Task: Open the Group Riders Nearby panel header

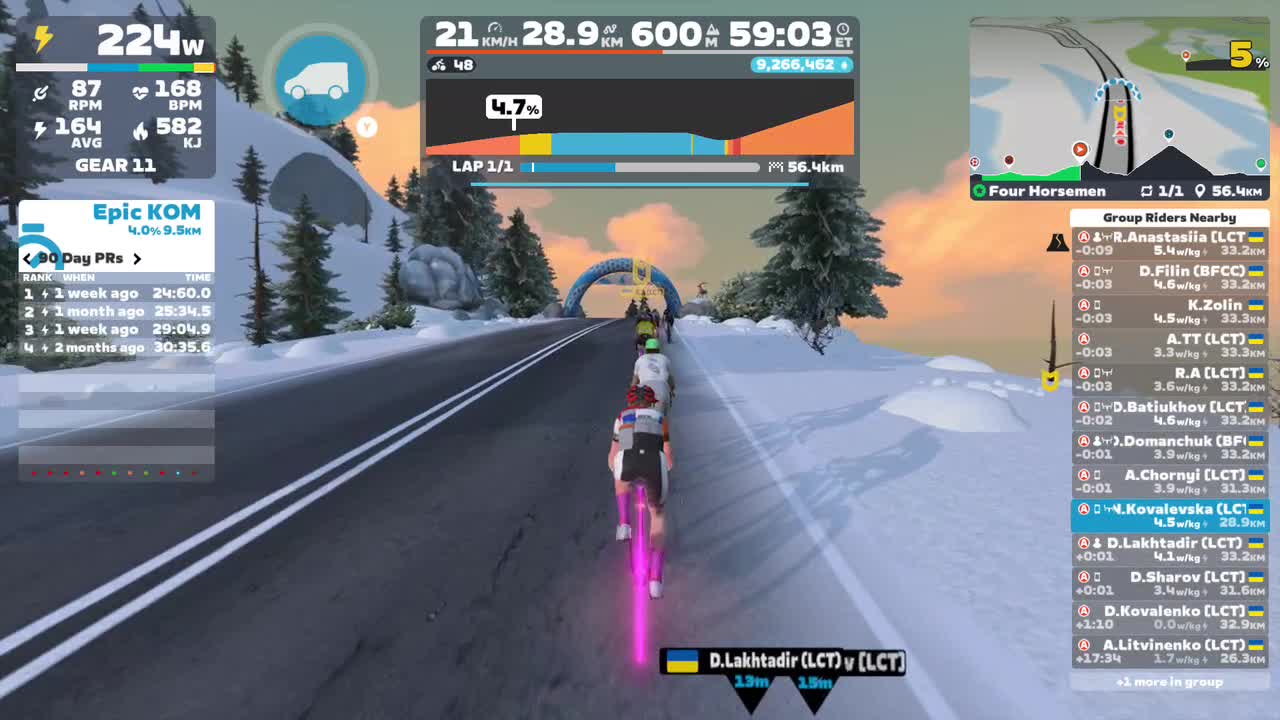Action: 1172,217
